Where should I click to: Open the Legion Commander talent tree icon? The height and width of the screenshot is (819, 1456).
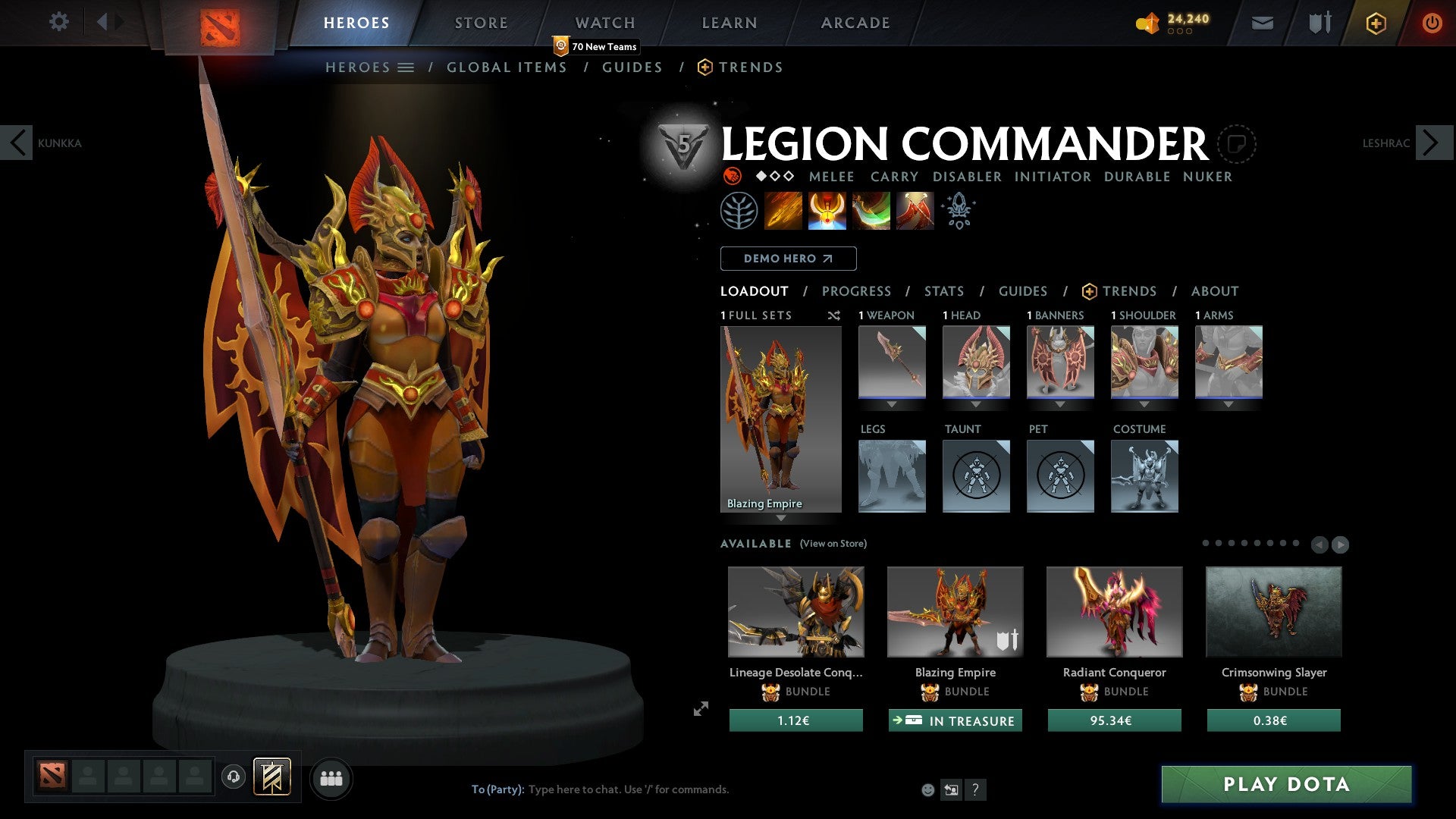(741, 210)
